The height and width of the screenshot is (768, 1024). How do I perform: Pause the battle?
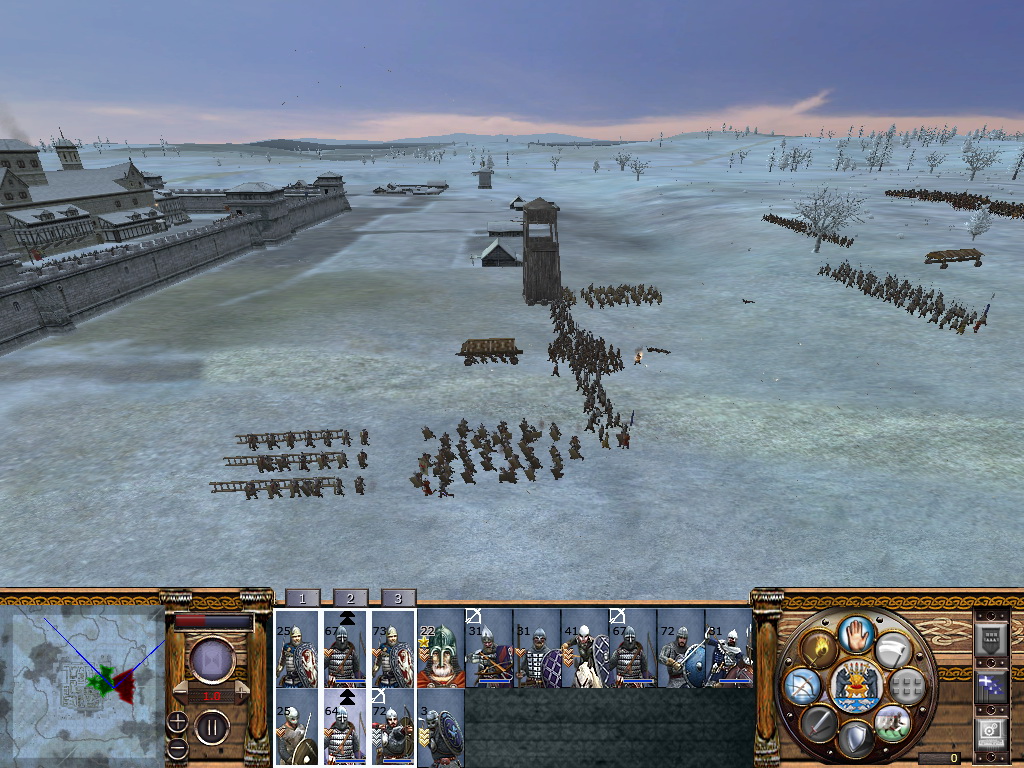pyautogui.click(x=212, y=727)
